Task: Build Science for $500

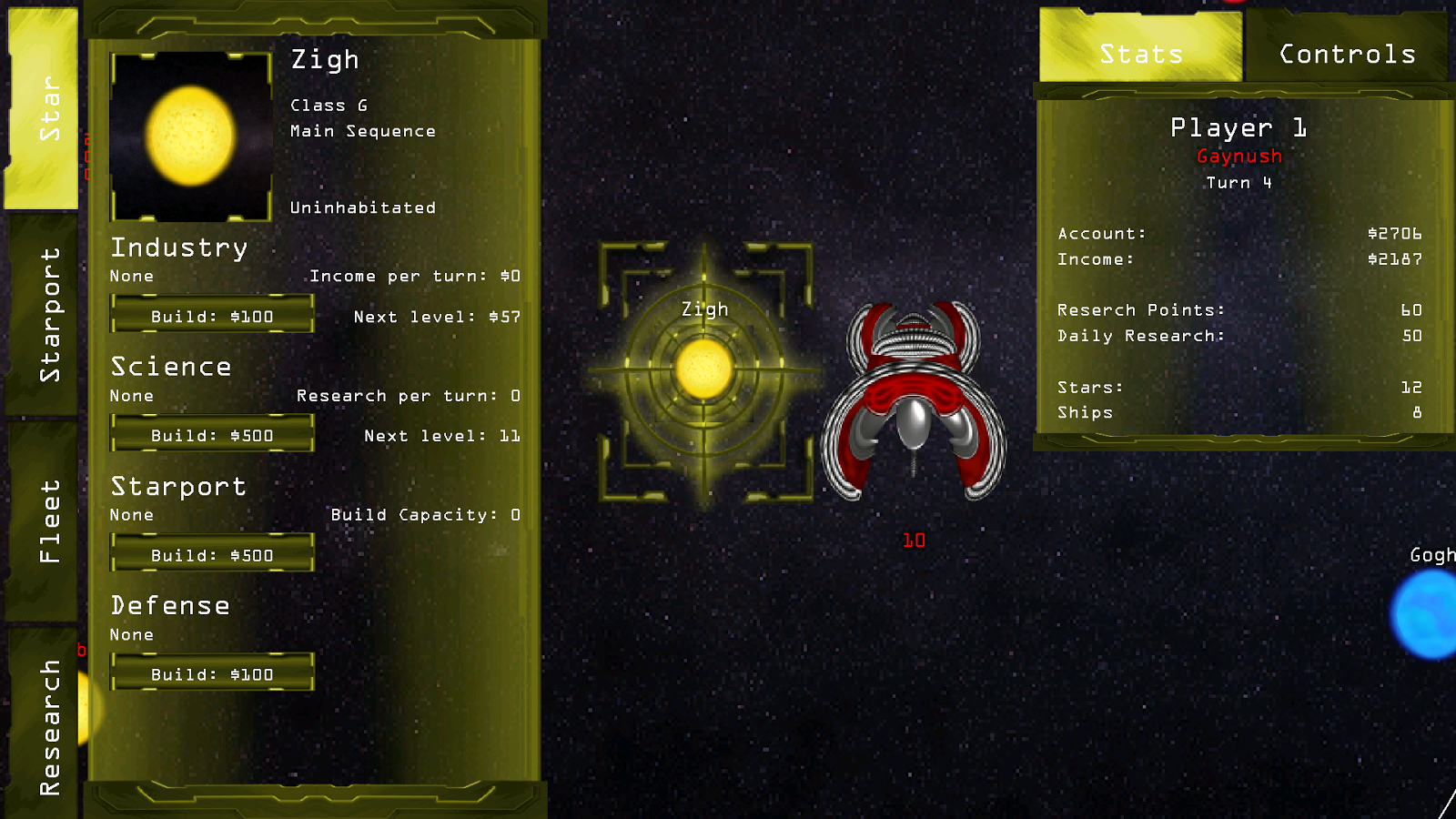Action: point(211,435)
